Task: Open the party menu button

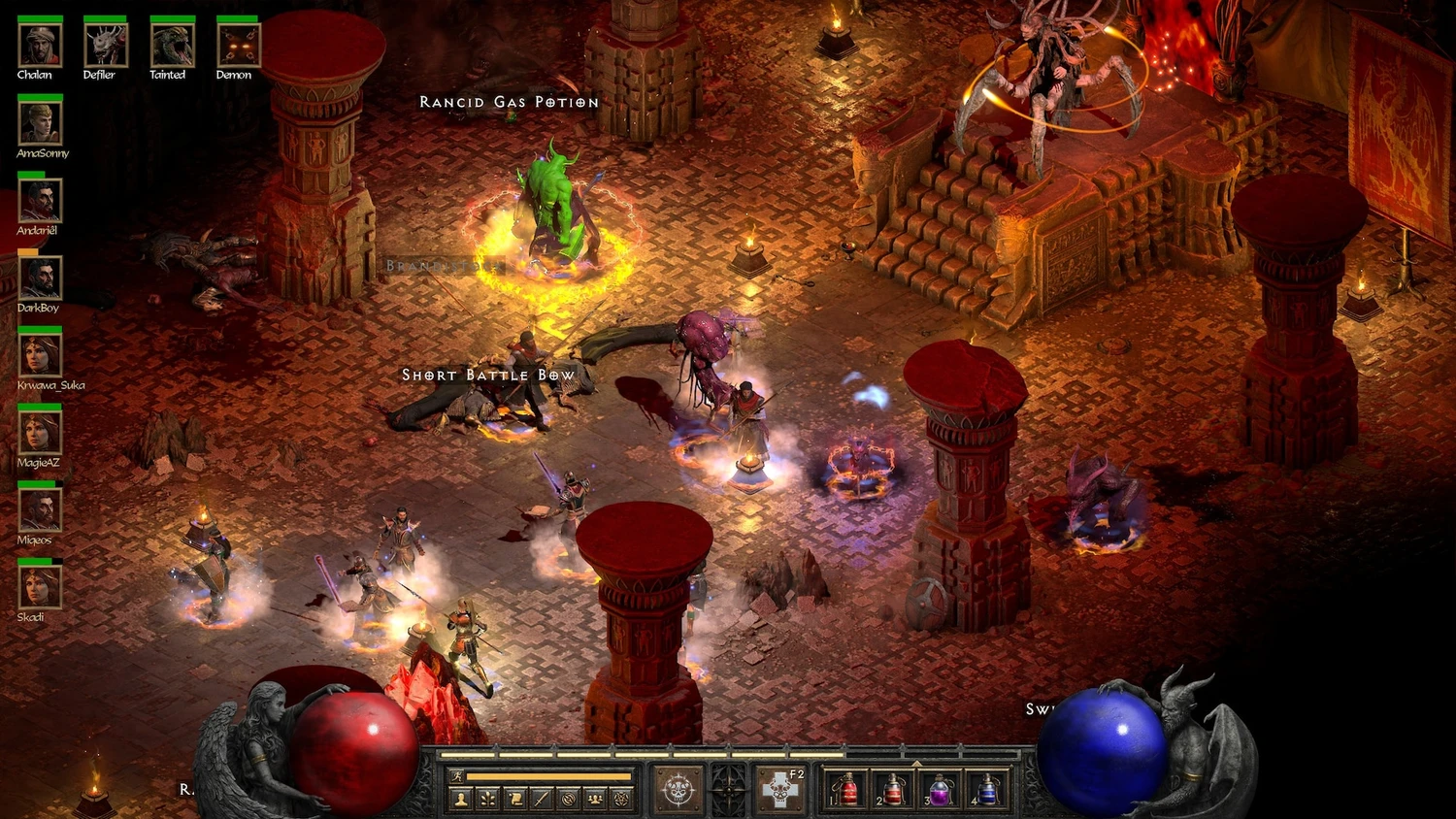Action: (595, 799)
